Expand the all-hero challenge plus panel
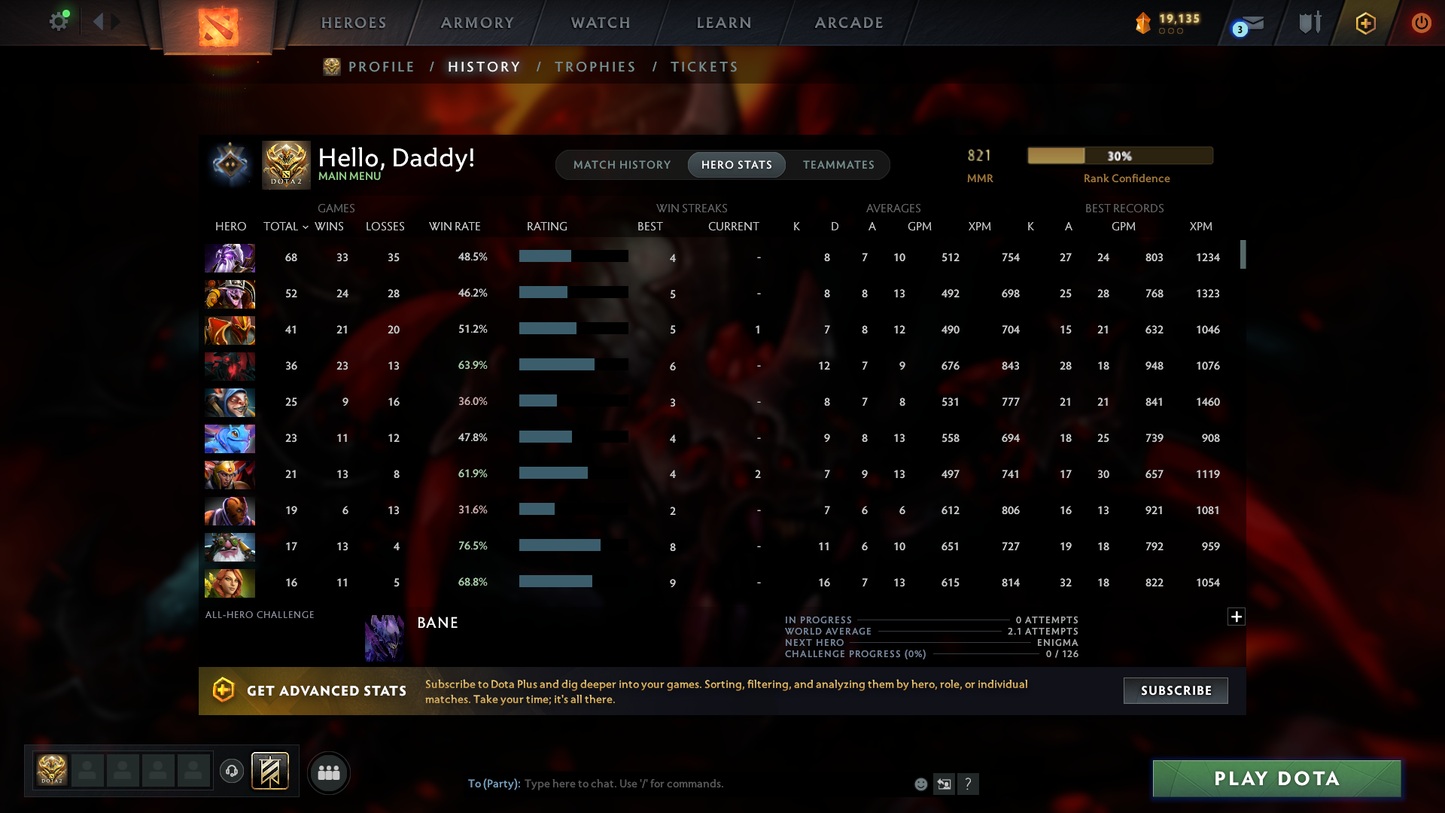The height and width of the screenshot is (813, 1445). pyautogui.click(x=1236, y=617)
